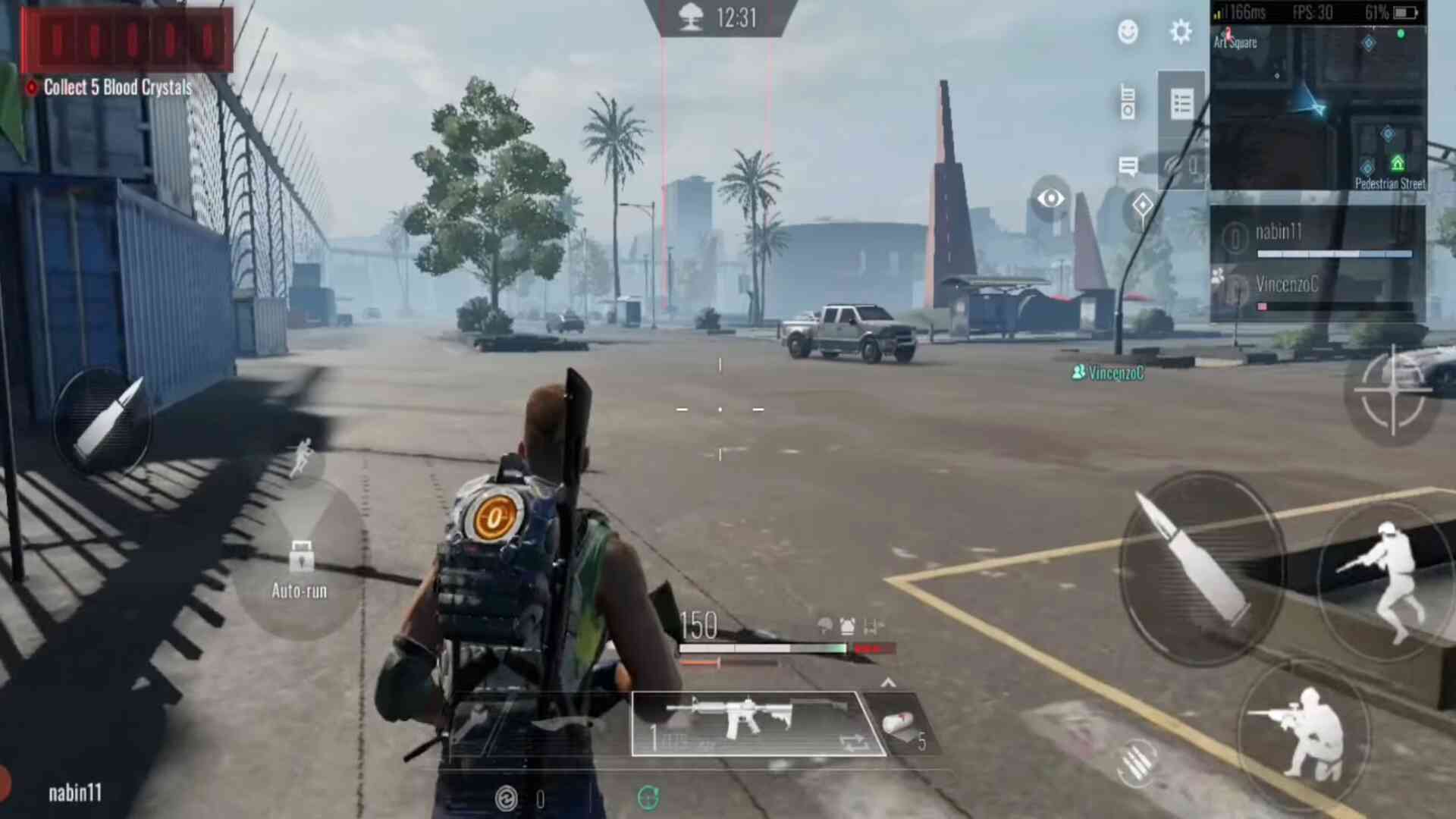The height and width of the screenshot is (819, 1456).
Task: Select teammate nabin11 in squad list
Action: pyautogui.click(x=1316, y=237)
